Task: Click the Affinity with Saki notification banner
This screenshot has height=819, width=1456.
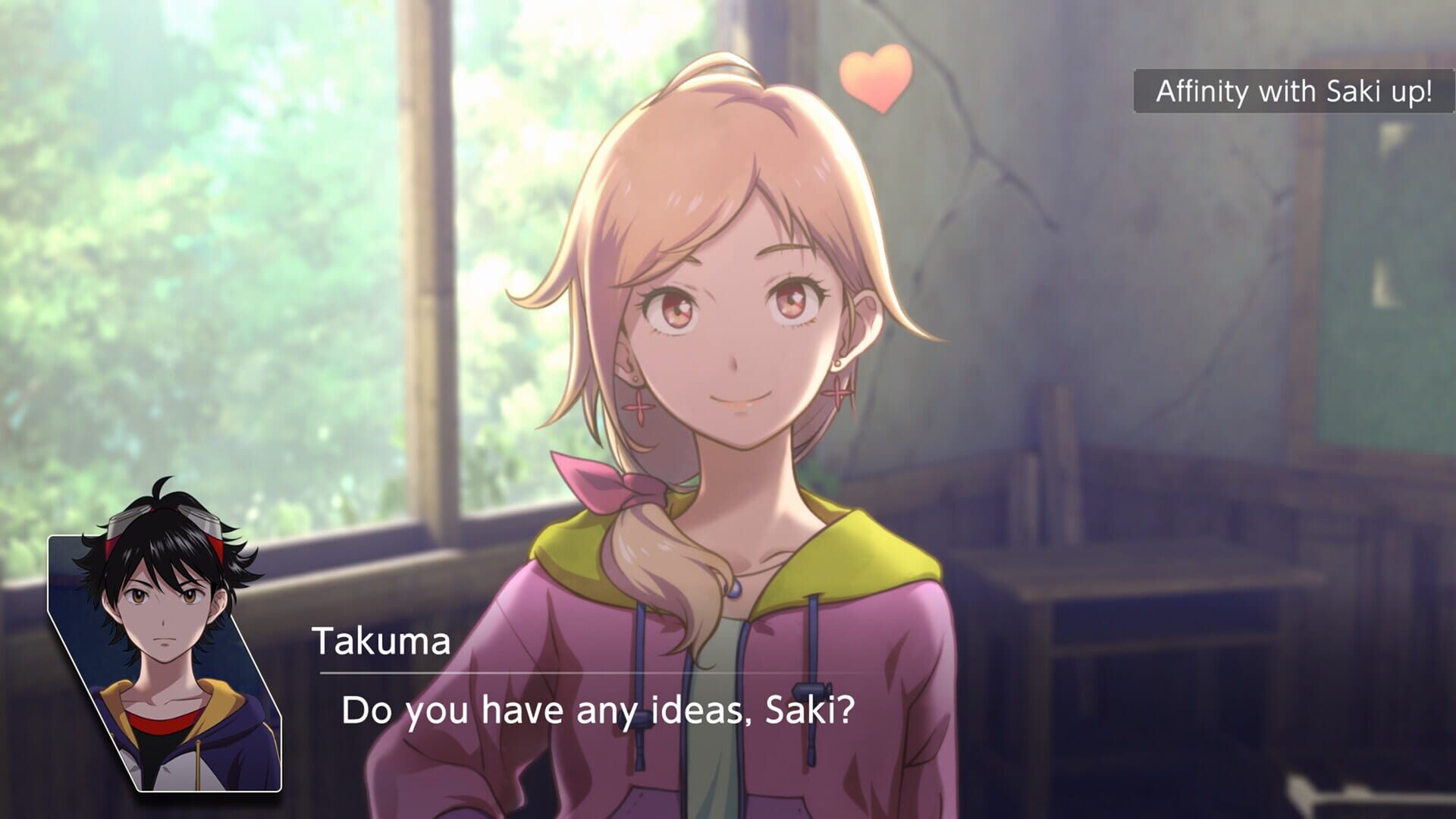Action: pyautogui.click(x=1293, y=91)
